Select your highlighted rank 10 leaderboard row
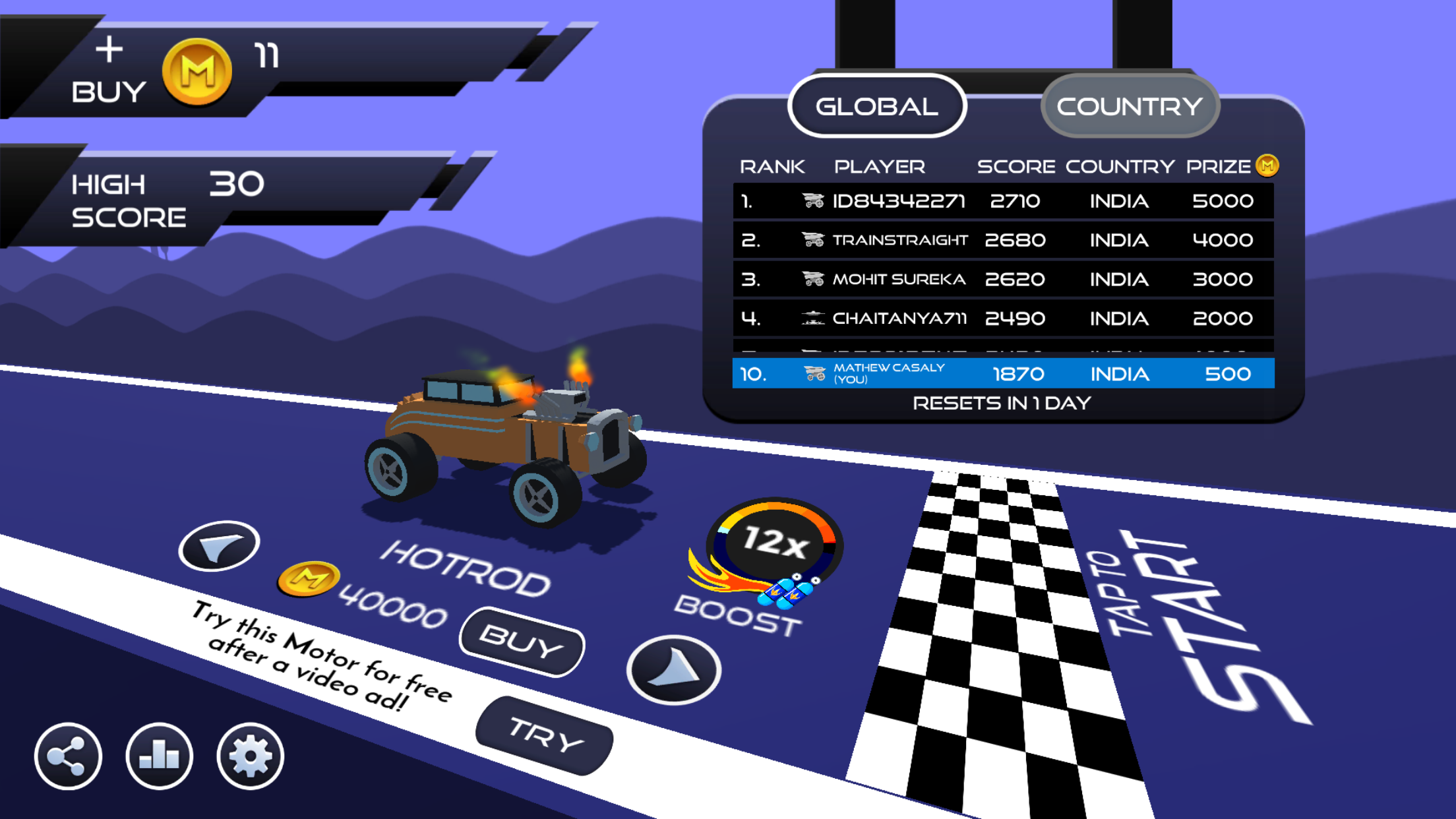 point(1002,373)
